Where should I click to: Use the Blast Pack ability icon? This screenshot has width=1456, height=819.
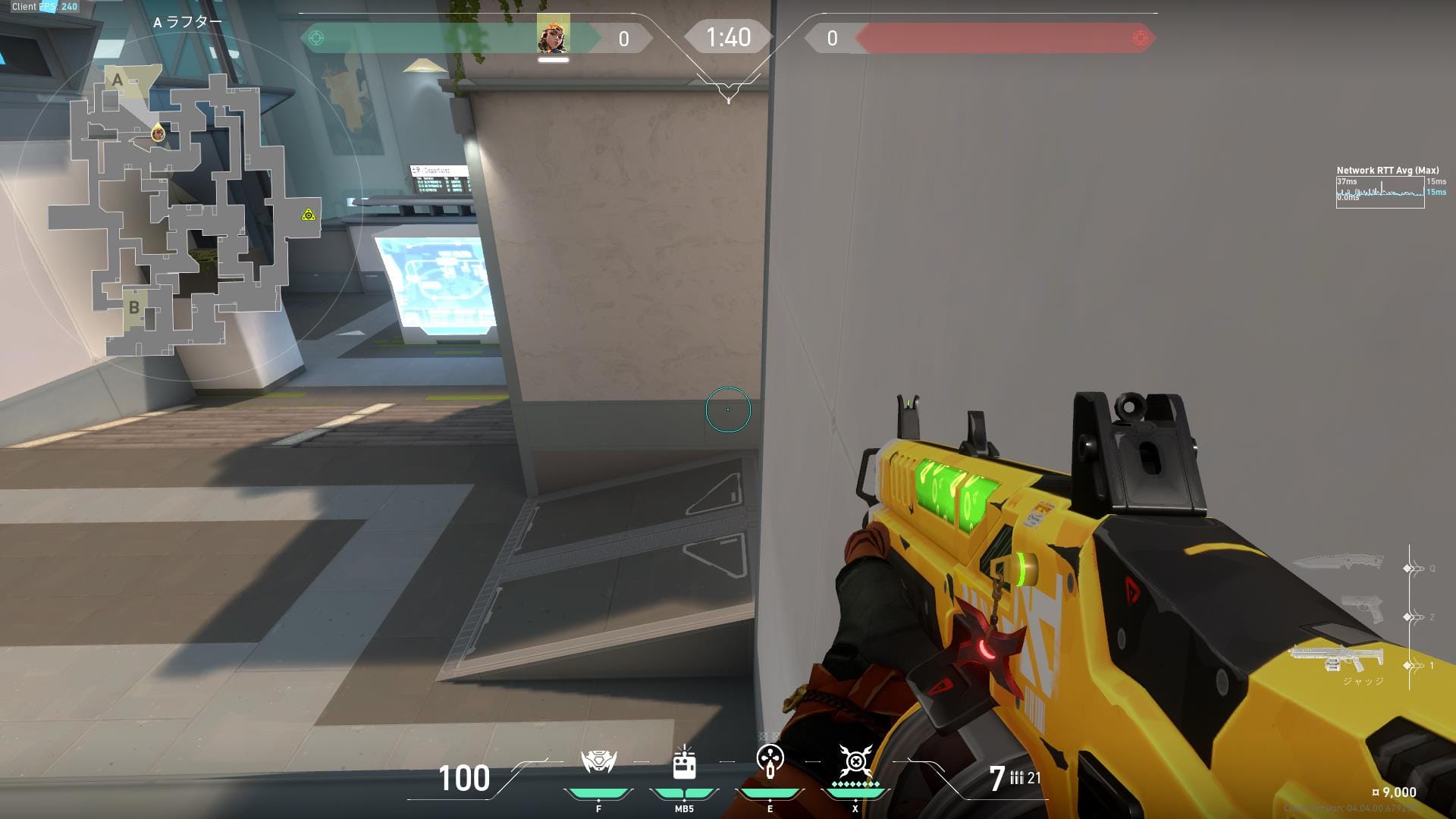684,763
